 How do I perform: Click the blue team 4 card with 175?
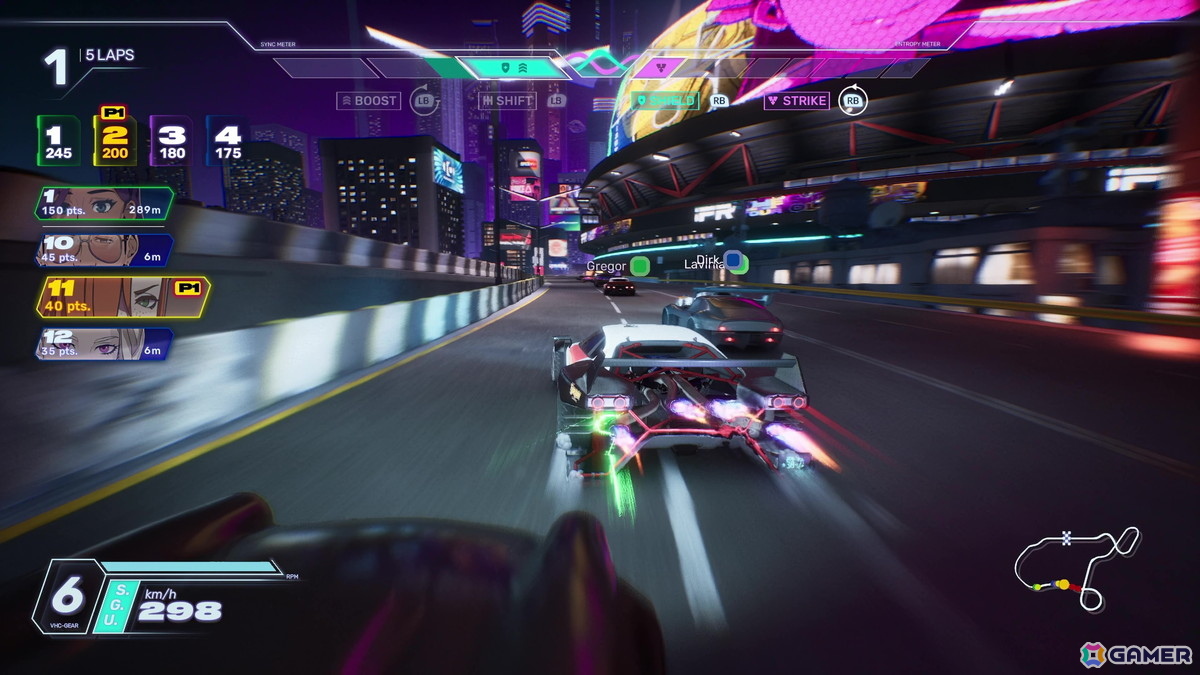click(x=228, y=141)
